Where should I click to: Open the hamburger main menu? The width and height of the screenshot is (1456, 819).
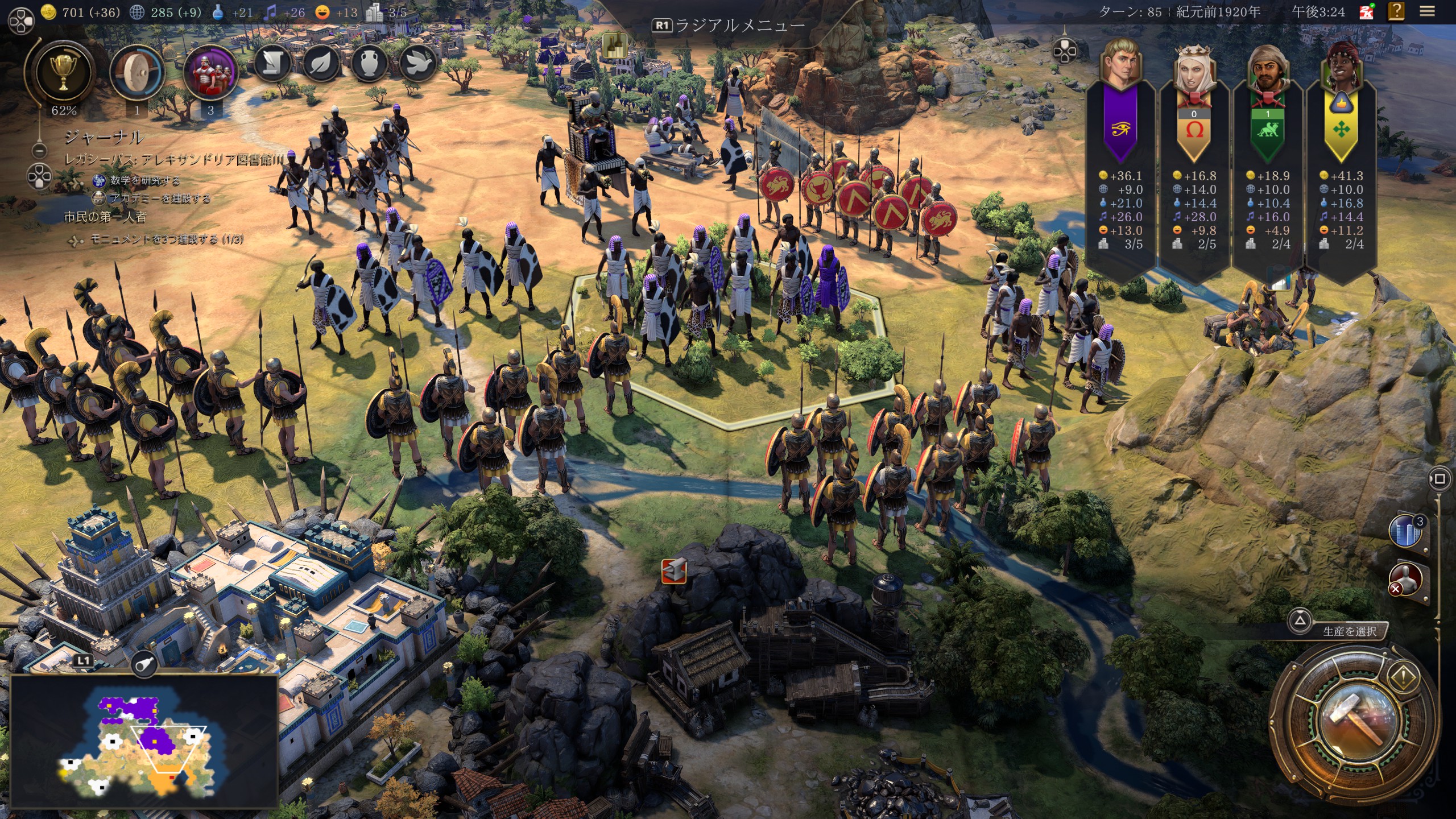pyautogui.click(x=1427, y=11)
